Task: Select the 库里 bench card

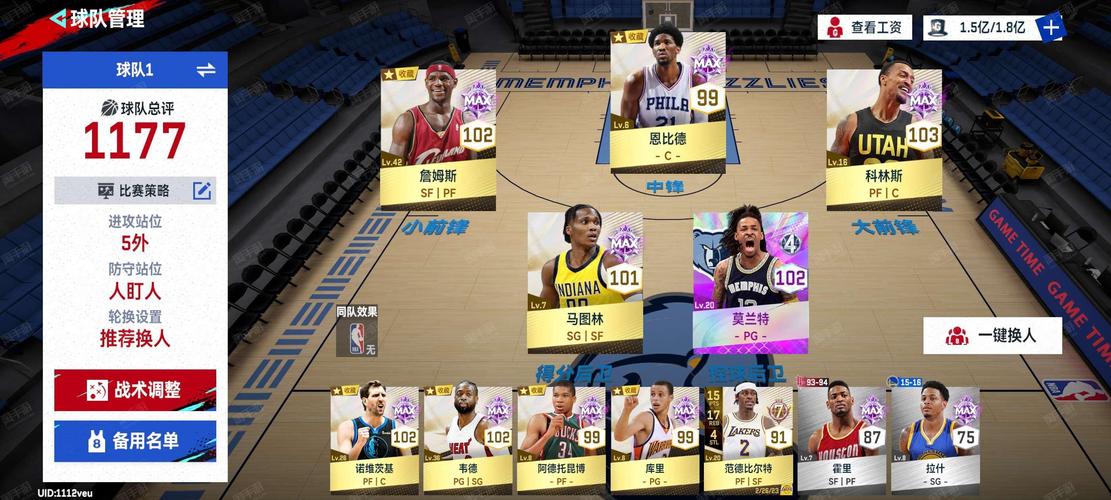Action: pos(655,430)
